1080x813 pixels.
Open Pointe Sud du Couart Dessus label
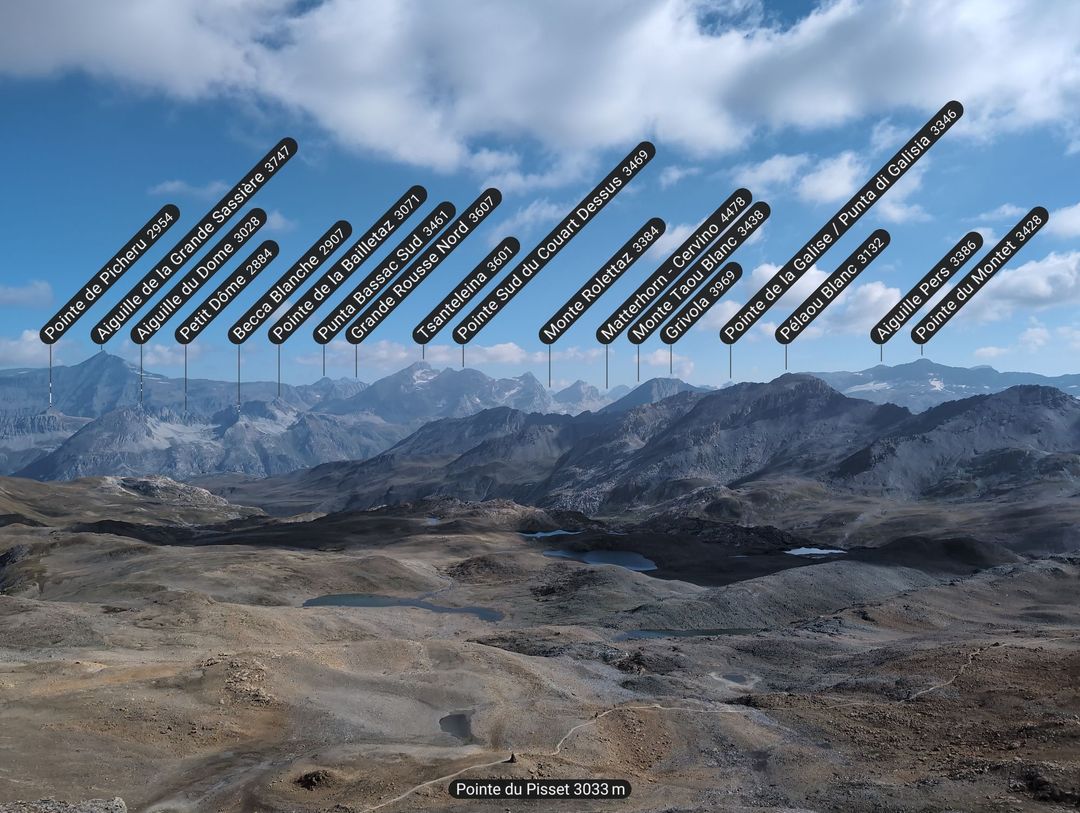coord(554,243)
